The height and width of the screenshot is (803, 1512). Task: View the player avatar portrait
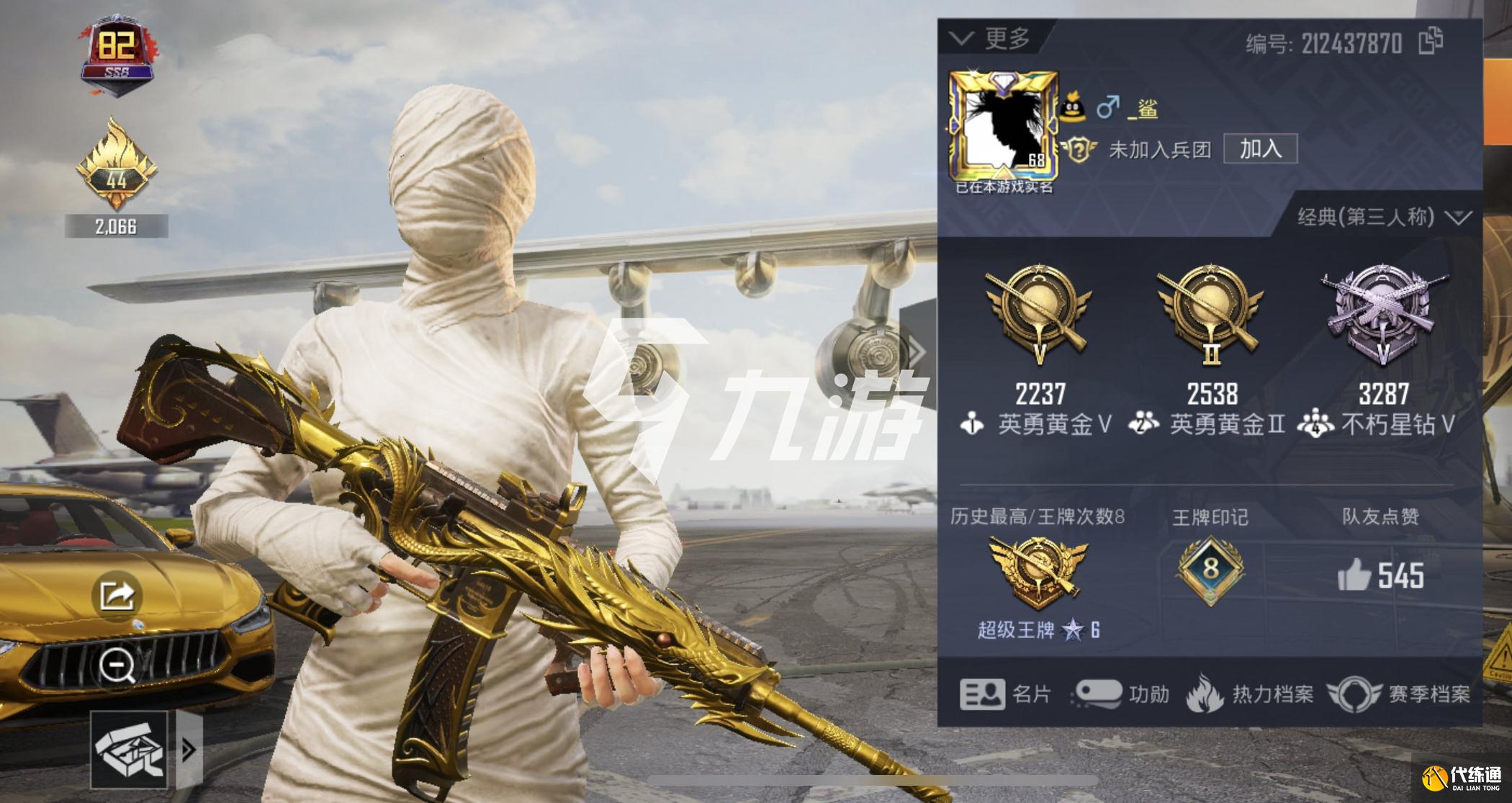(1004, 127)
